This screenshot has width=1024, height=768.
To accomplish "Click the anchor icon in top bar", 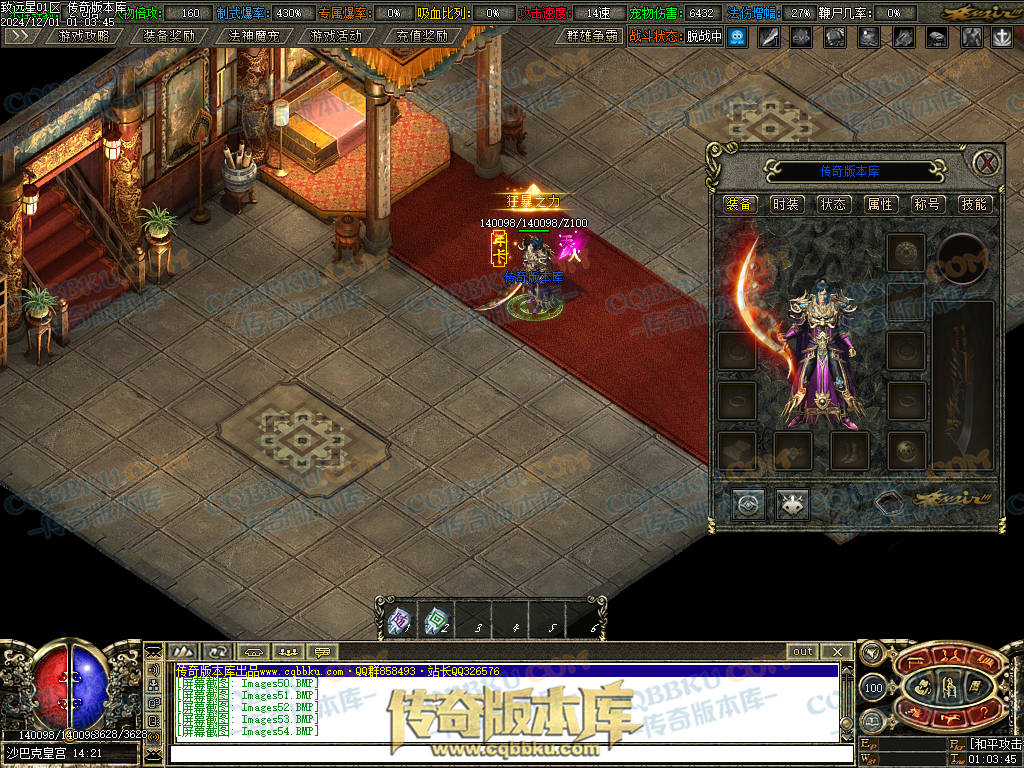I will [x=1001, y=37].
